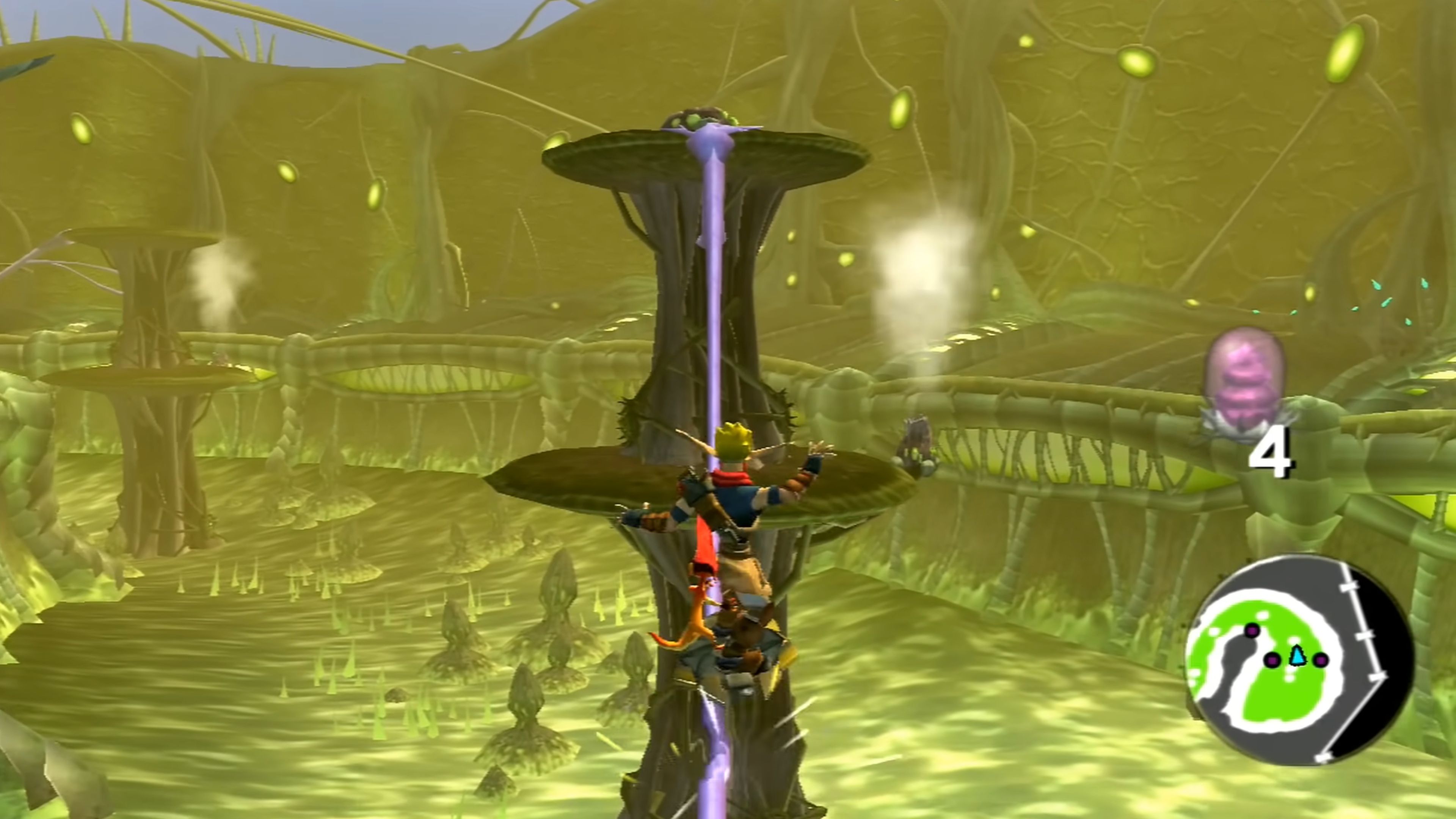Click the center purple dot near the player arrow

[x=1273, y=660]
